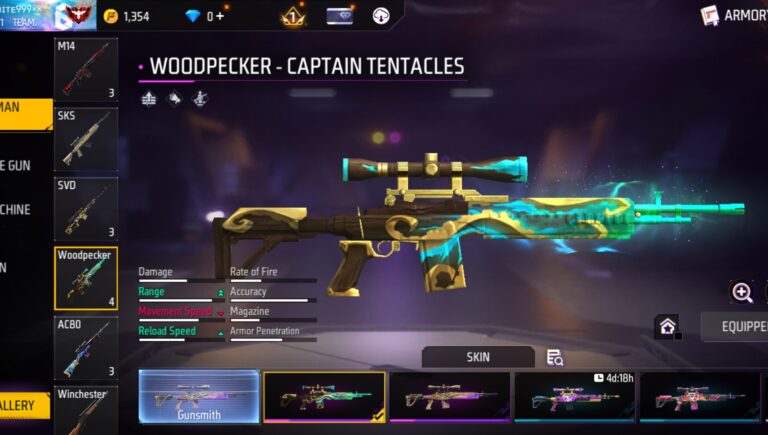Viewport: 768px width, 435px height.
Task: Choose the SKS weapon slot
Action: (x=85, y=139)
